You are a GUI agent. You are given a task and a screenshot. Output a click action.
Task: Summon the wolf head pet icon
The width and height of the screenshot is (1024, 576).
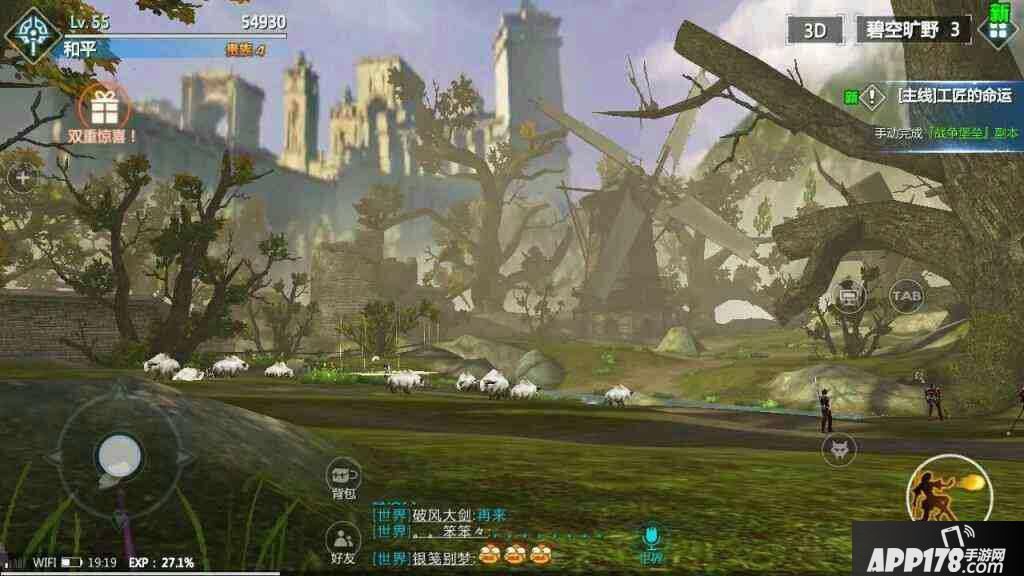[x=839, y=449]
